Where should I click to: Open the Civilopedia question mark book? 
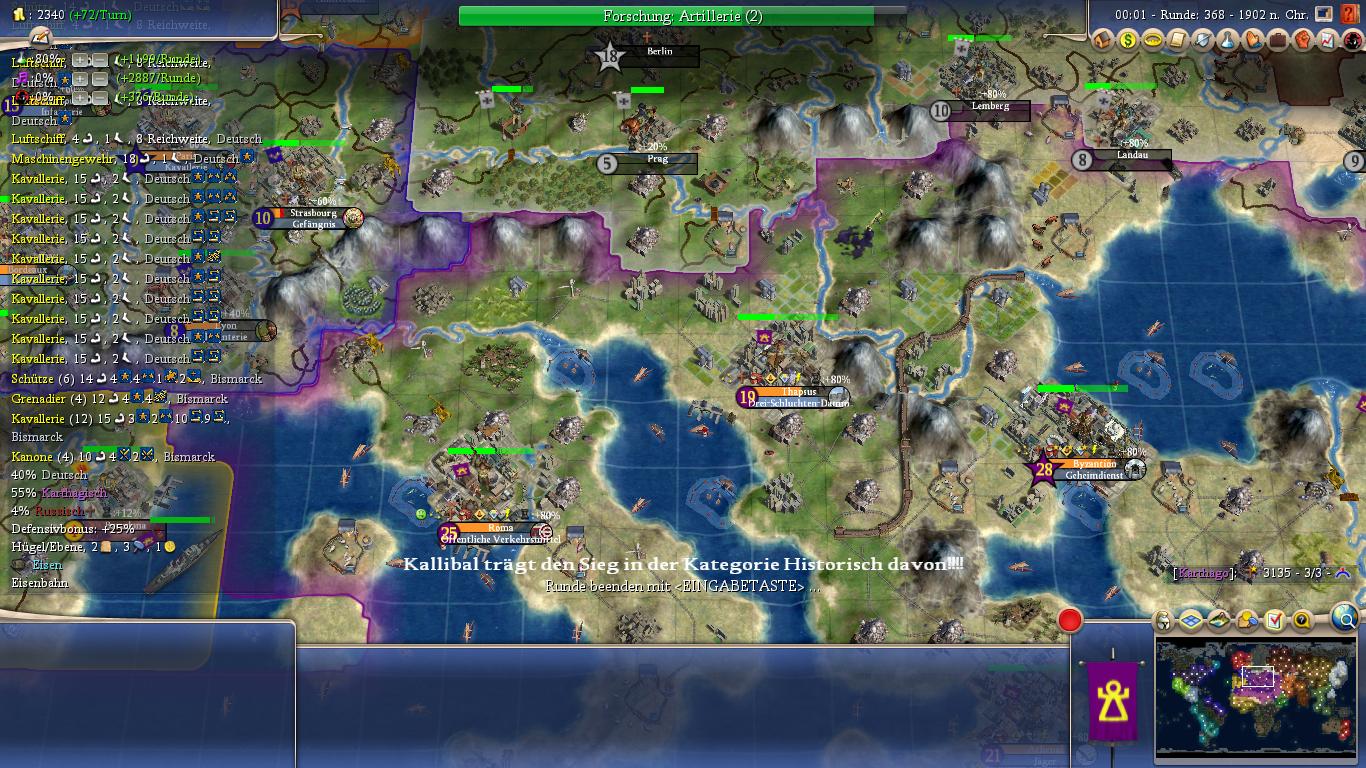pyautogui.click(x=1350, y=14)
